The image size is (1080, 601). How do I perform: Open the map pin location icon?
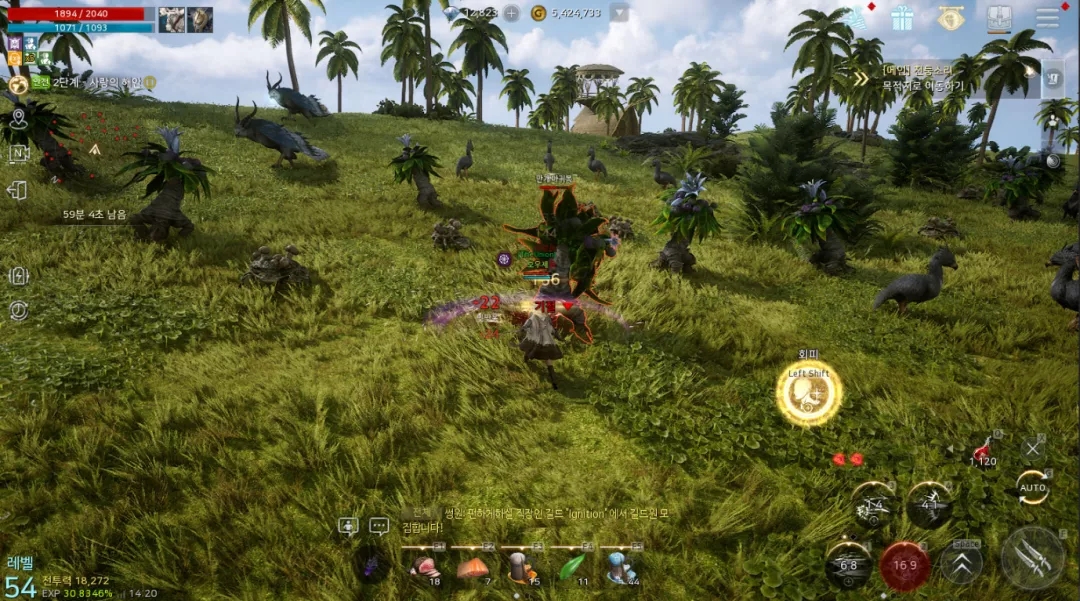17,119
